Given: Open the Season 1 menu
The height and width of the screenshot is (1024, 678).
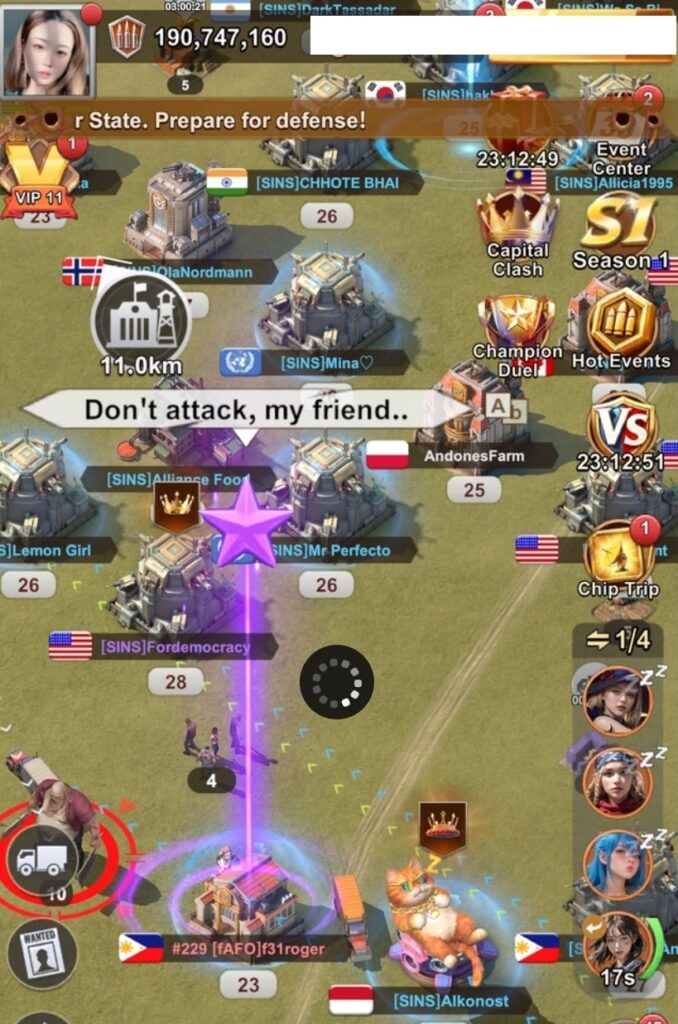Looking at the screenshot, I should 621,232.
